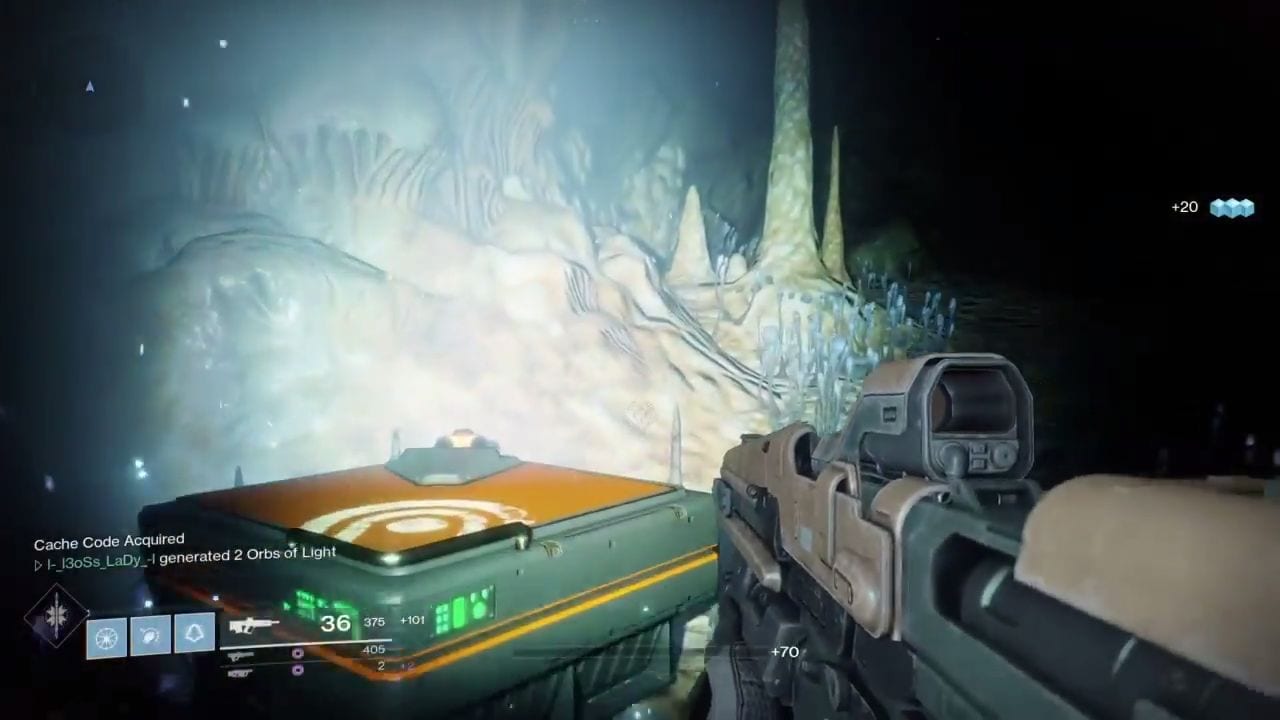1280x720 pixels.
Task: Activate the grenade ability icon
Action: point(107,637)
